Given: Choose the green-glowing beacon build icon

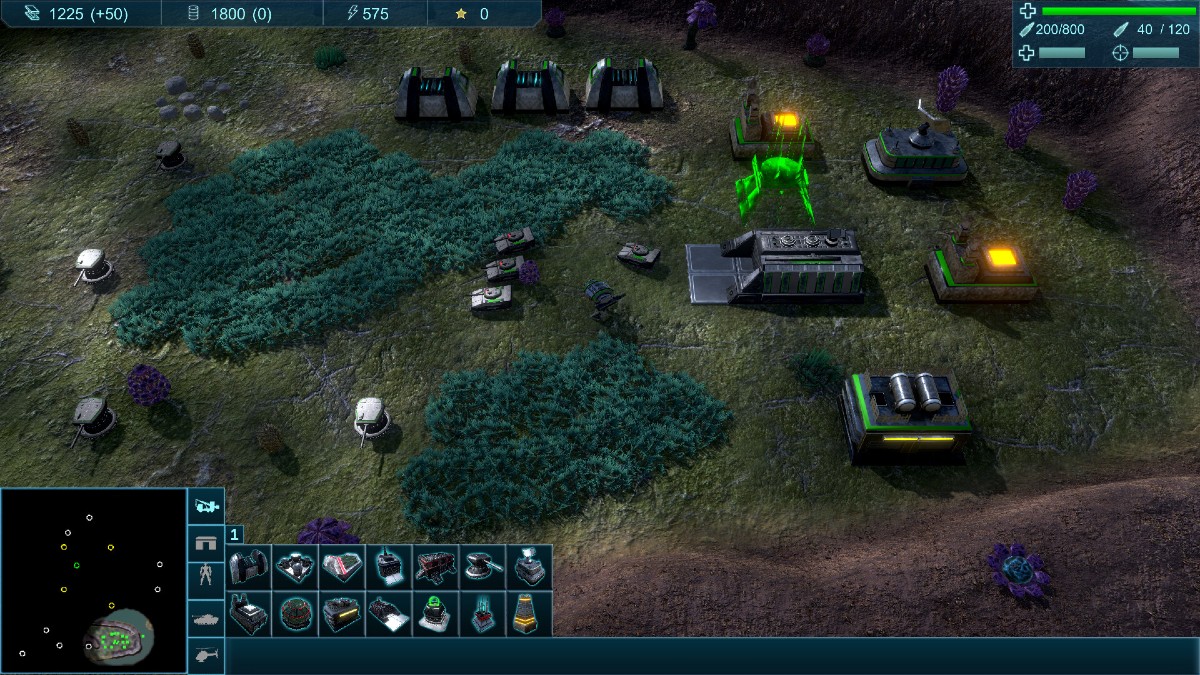Looking at the screenshot, I should pos(435,613).
